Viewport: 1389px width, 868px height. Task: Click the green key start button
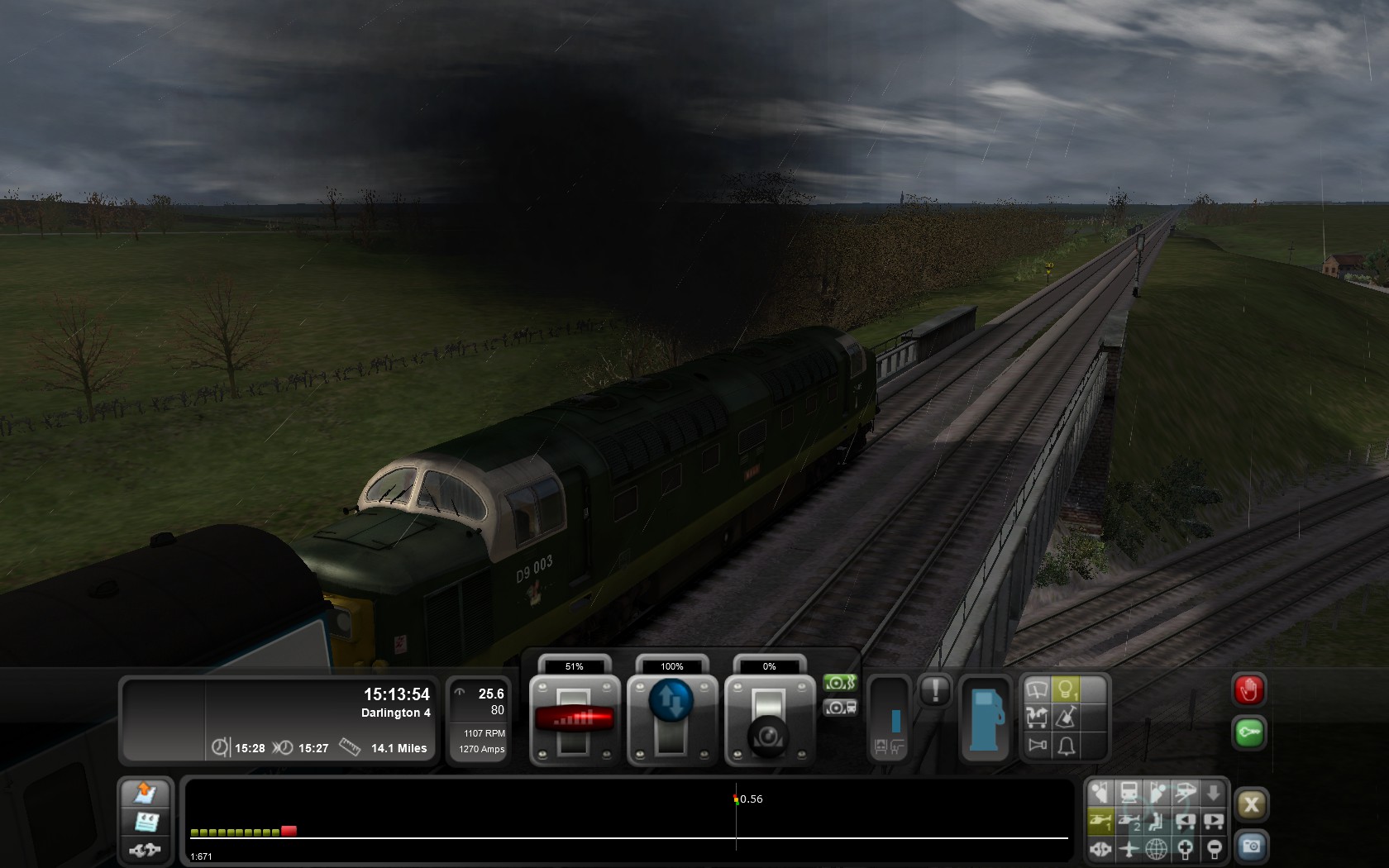pos(1248,732)
